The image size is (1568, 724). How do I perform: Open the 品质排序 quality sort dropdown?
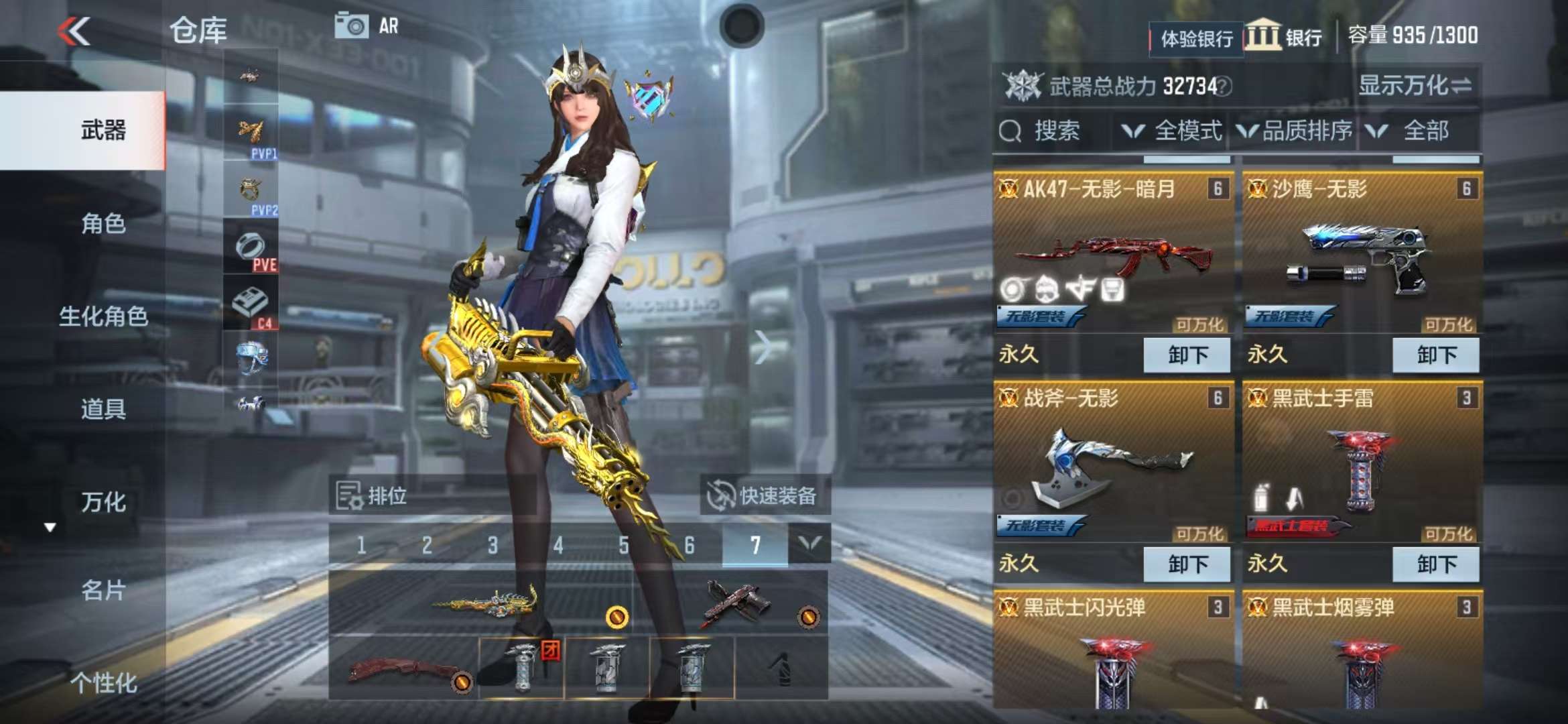pyautogui.click(x=1295, y=131)
